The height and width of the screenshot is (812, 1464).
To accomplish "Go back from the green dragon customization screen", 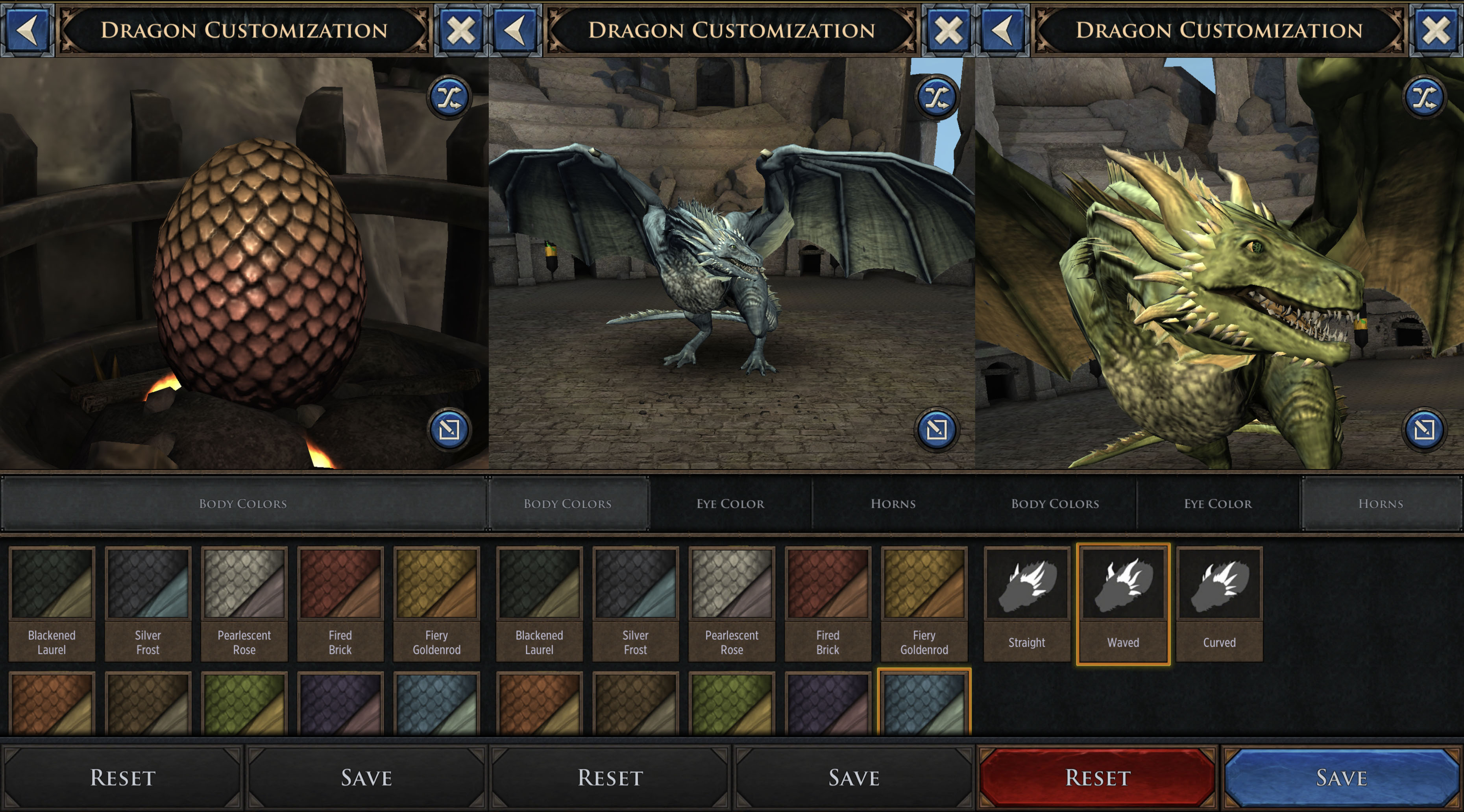I will tap(1002, 30).
